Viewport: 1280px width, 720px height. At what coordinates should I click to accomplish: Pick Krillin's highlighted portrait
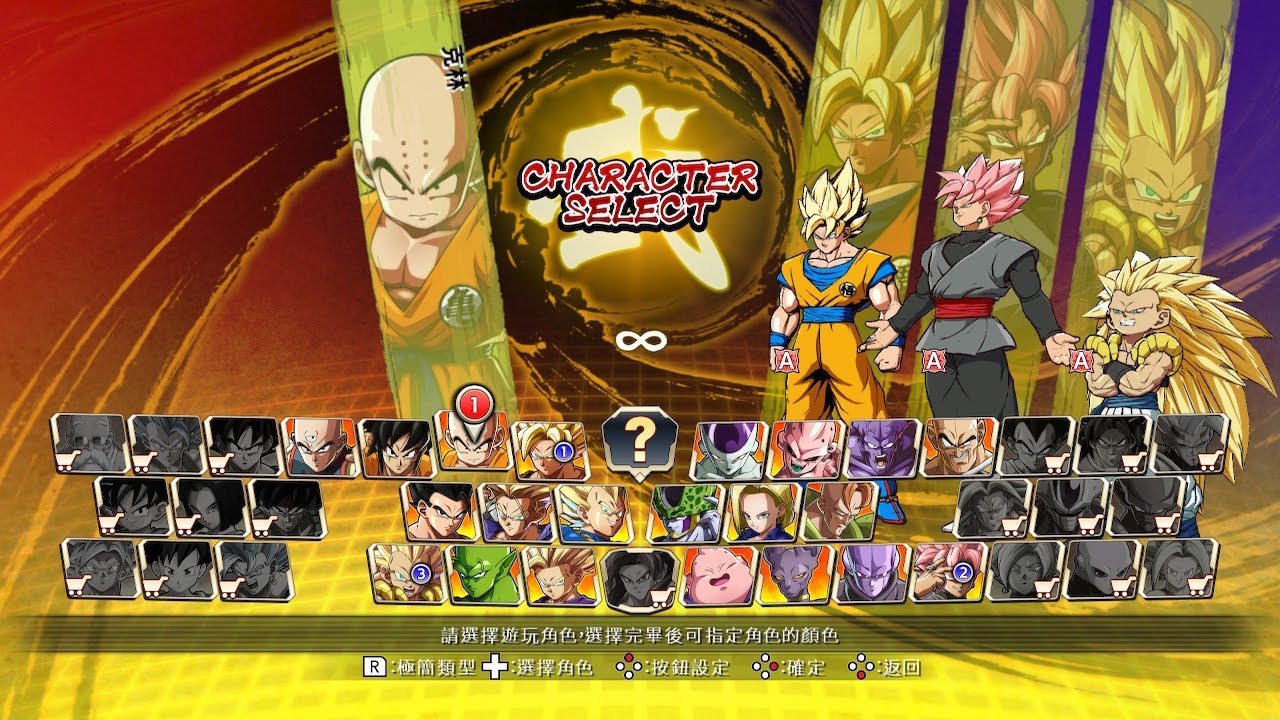[x=472, y=441]
